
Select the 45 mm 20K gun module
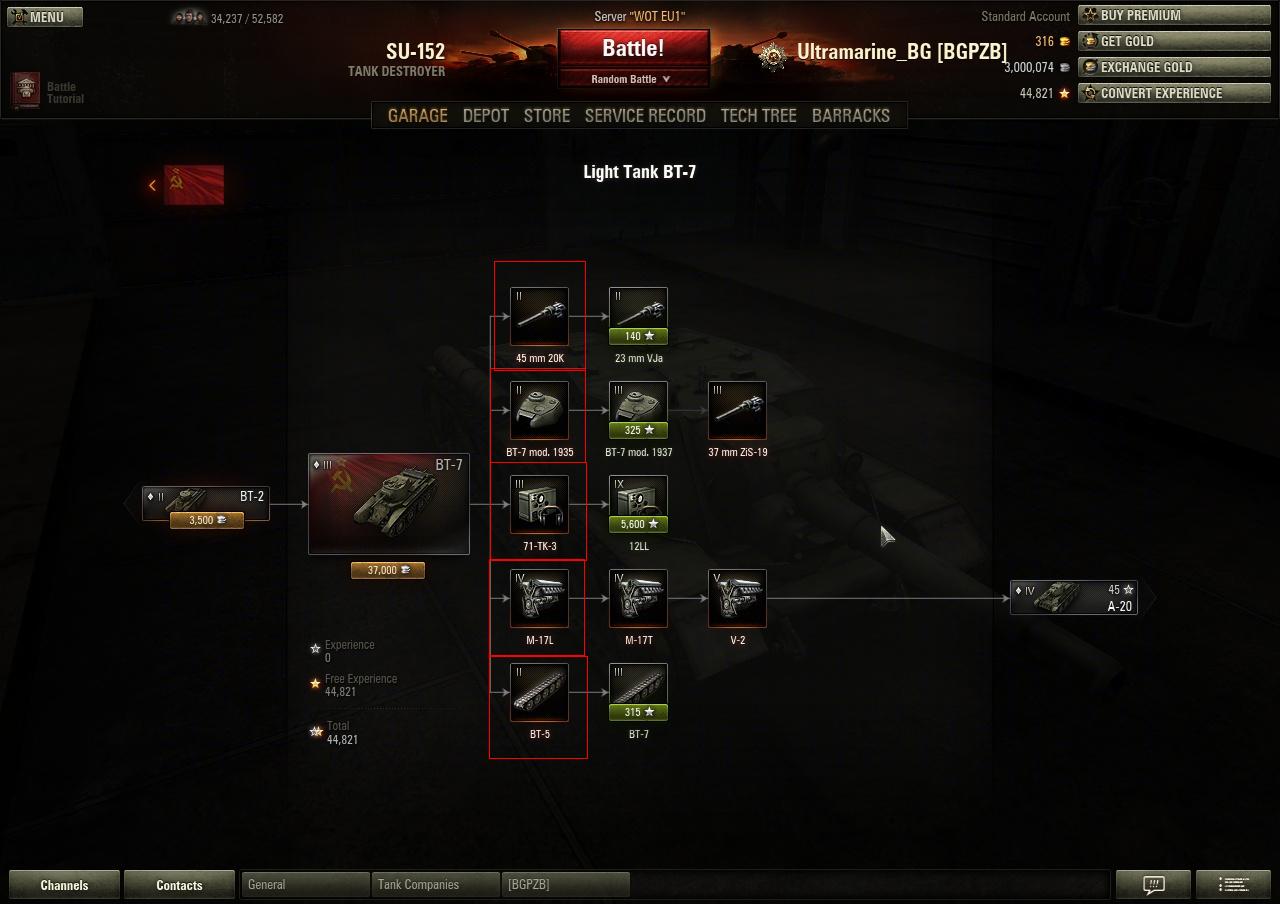point(539,316)
